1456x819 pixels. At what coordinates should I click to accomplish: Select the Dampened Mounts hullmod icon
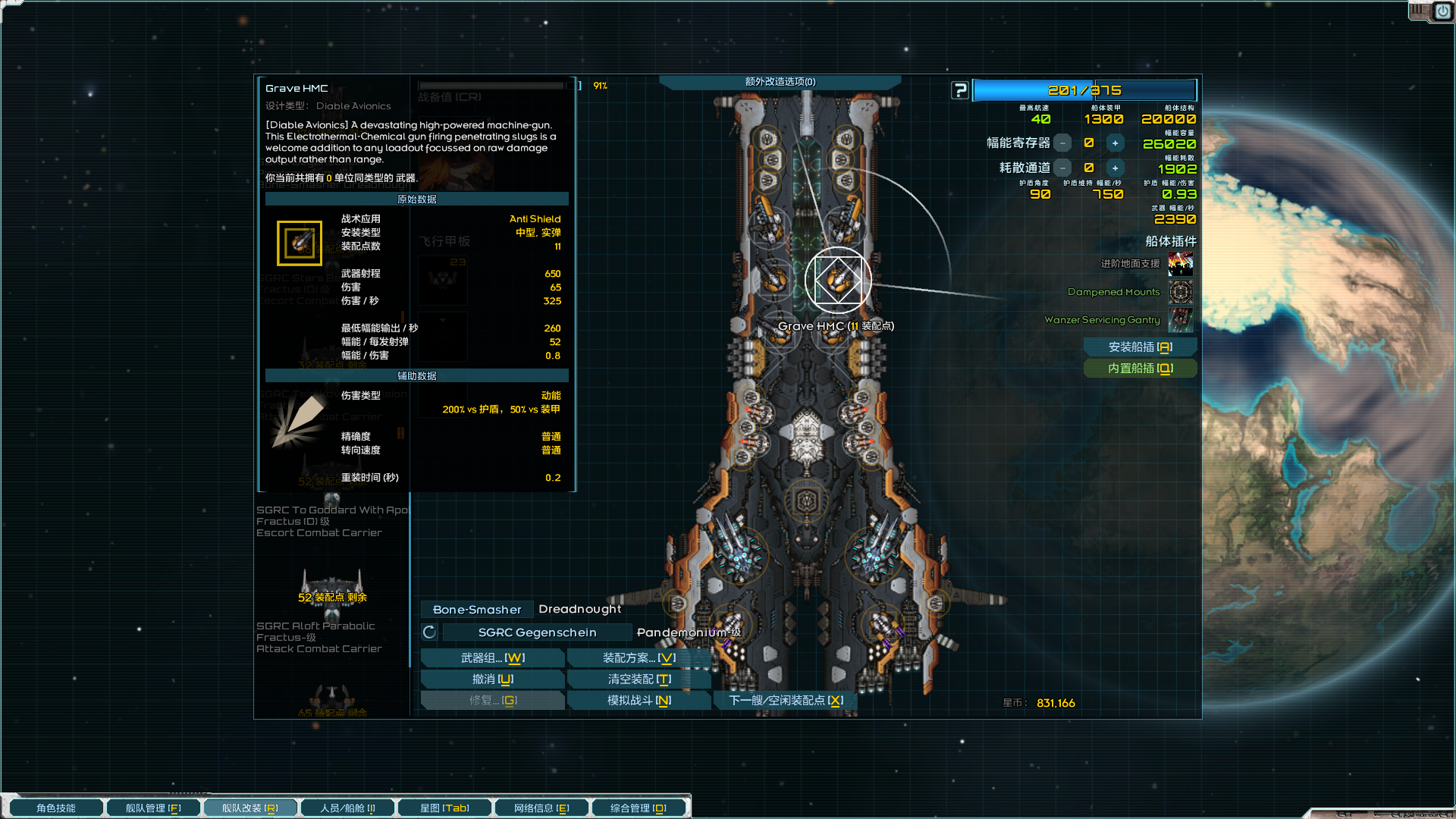(x=1180, y=292)
